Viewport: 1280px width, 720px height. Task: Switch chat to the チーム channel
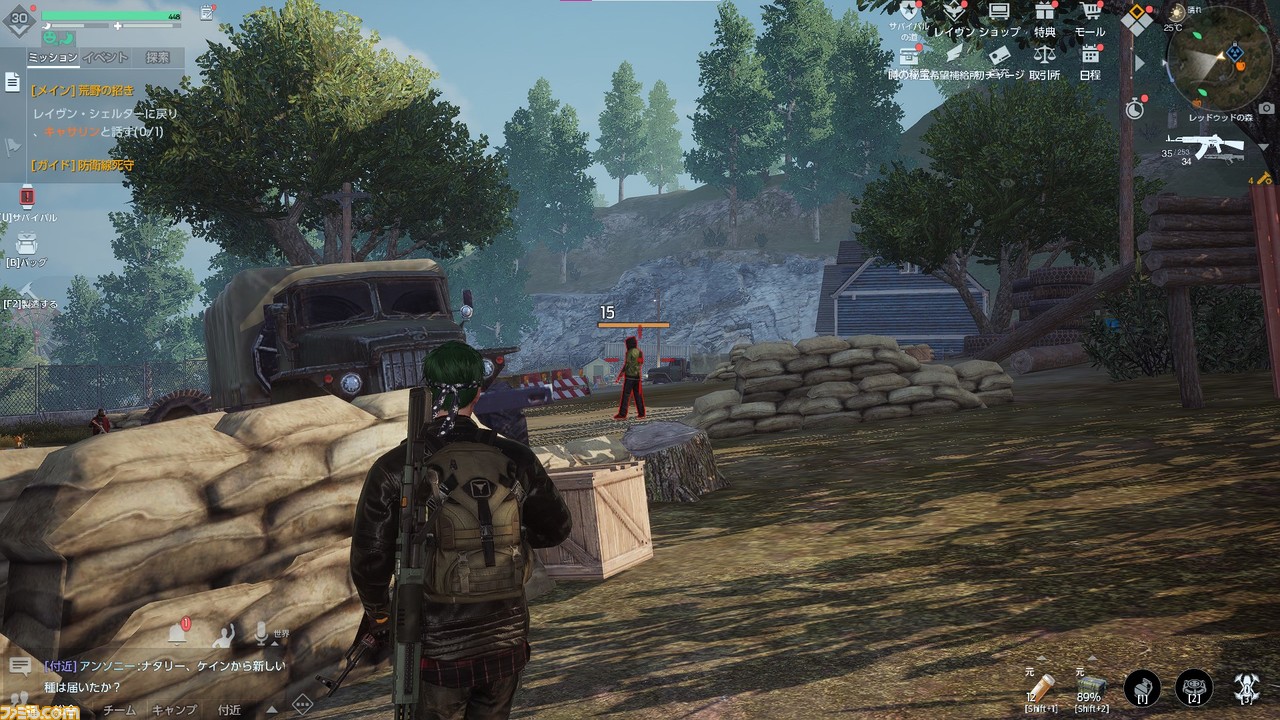120,710
